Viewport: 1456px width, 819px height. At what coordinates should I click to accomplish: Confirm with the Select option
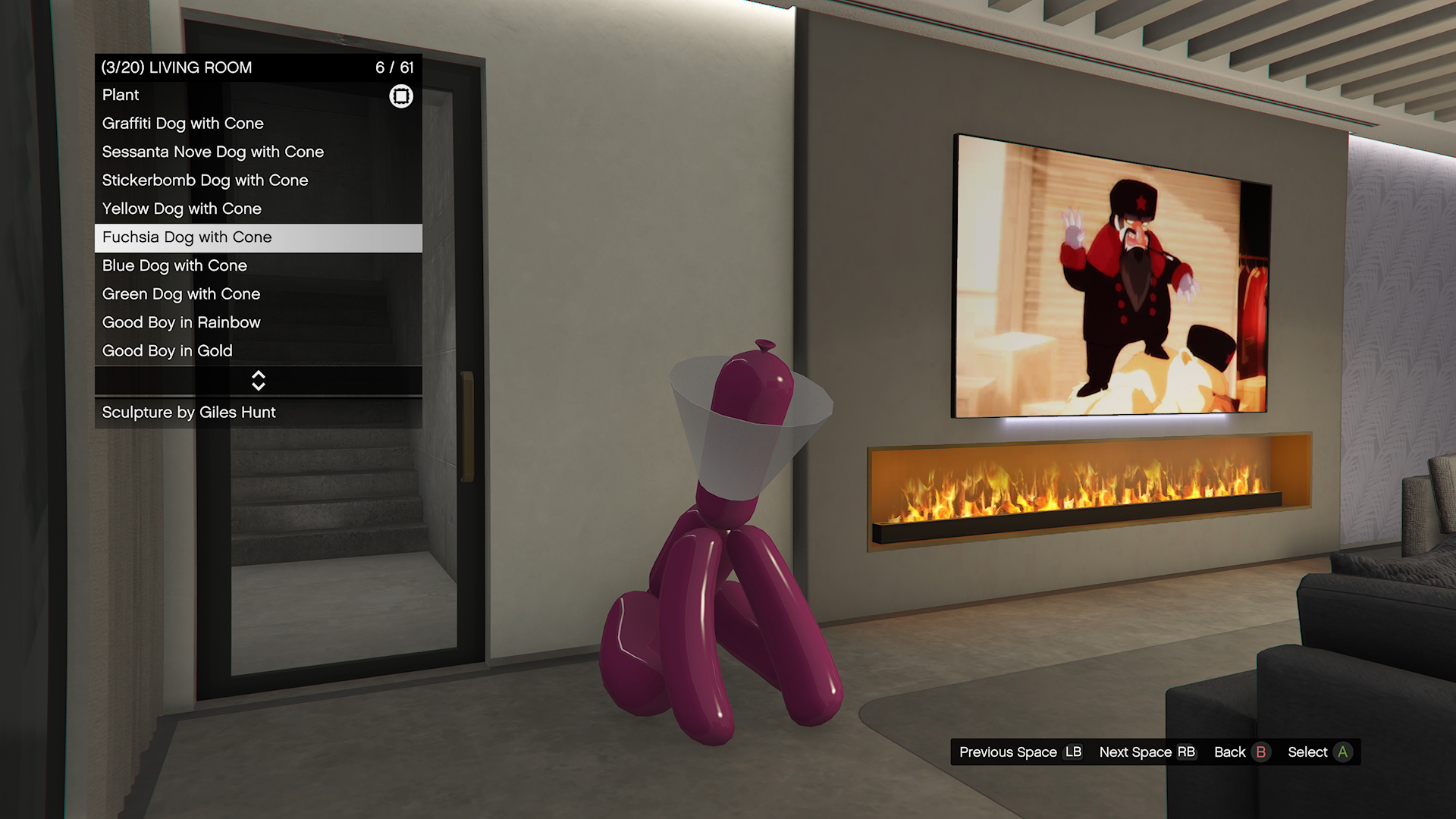(1319, 752)
